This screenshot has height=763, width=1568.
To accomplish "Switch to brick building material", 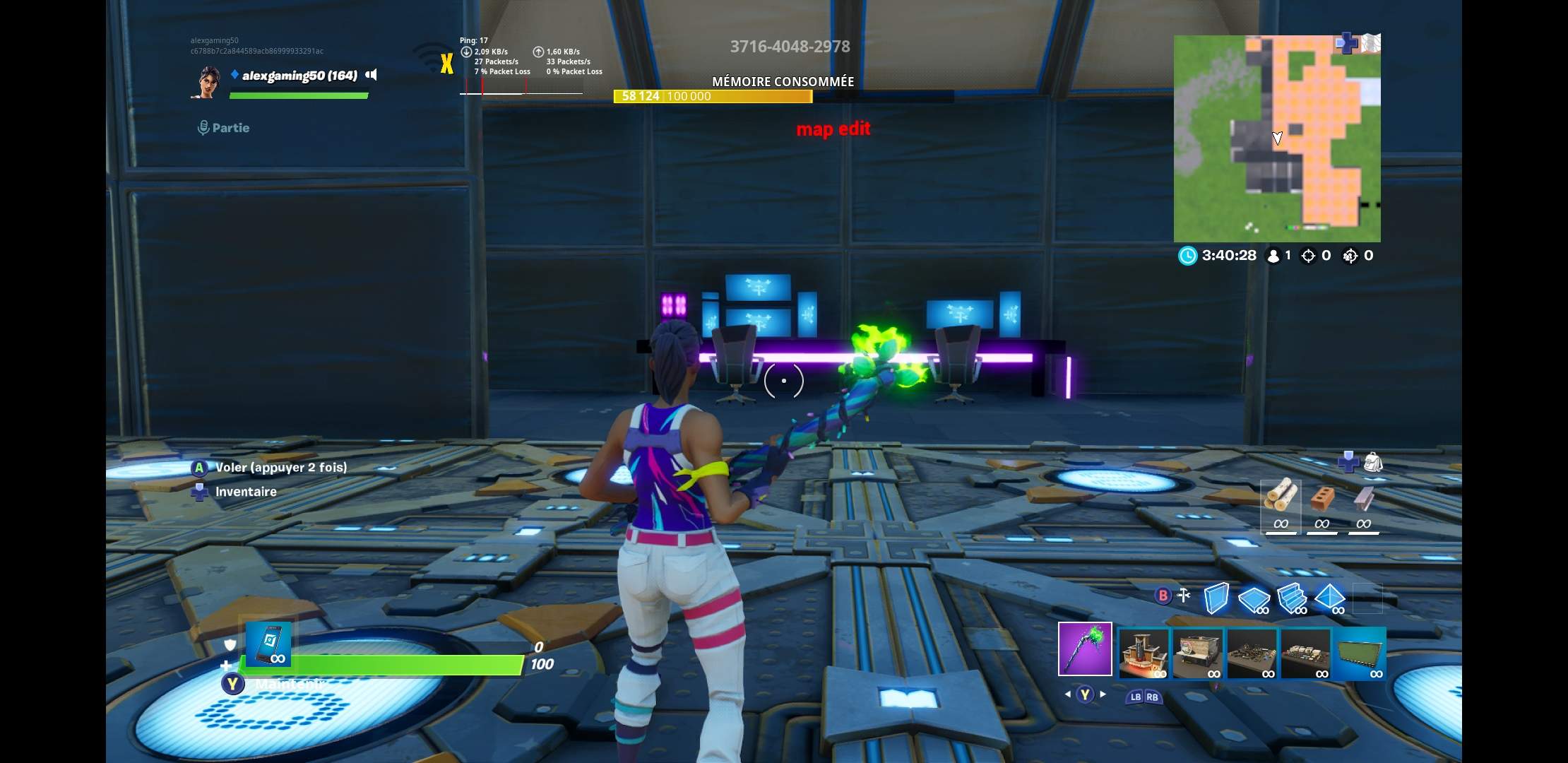I will (x=1321, y=503).
